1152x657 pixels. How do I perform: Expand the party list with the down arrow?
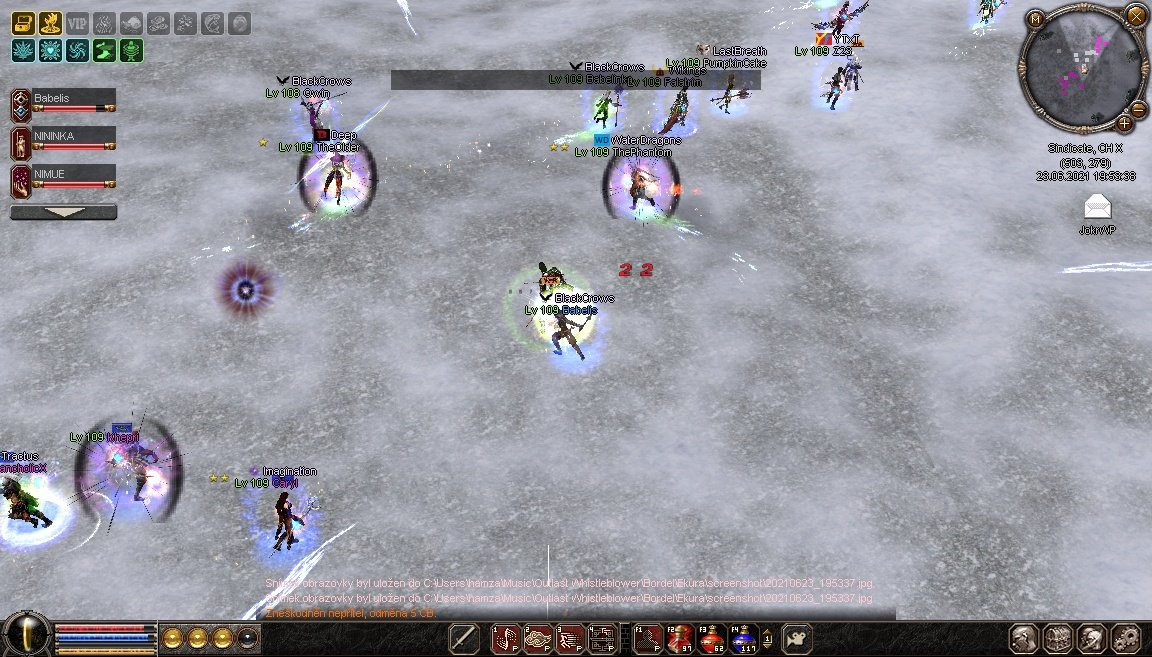(63, 212)
